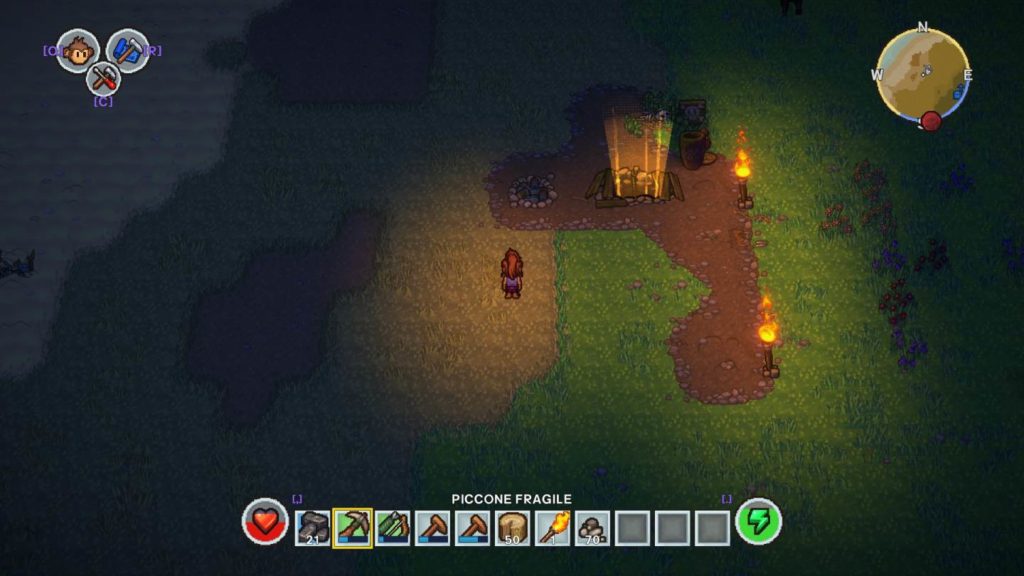
Task: Select the wood log slot holding 50
Action: 513,527
